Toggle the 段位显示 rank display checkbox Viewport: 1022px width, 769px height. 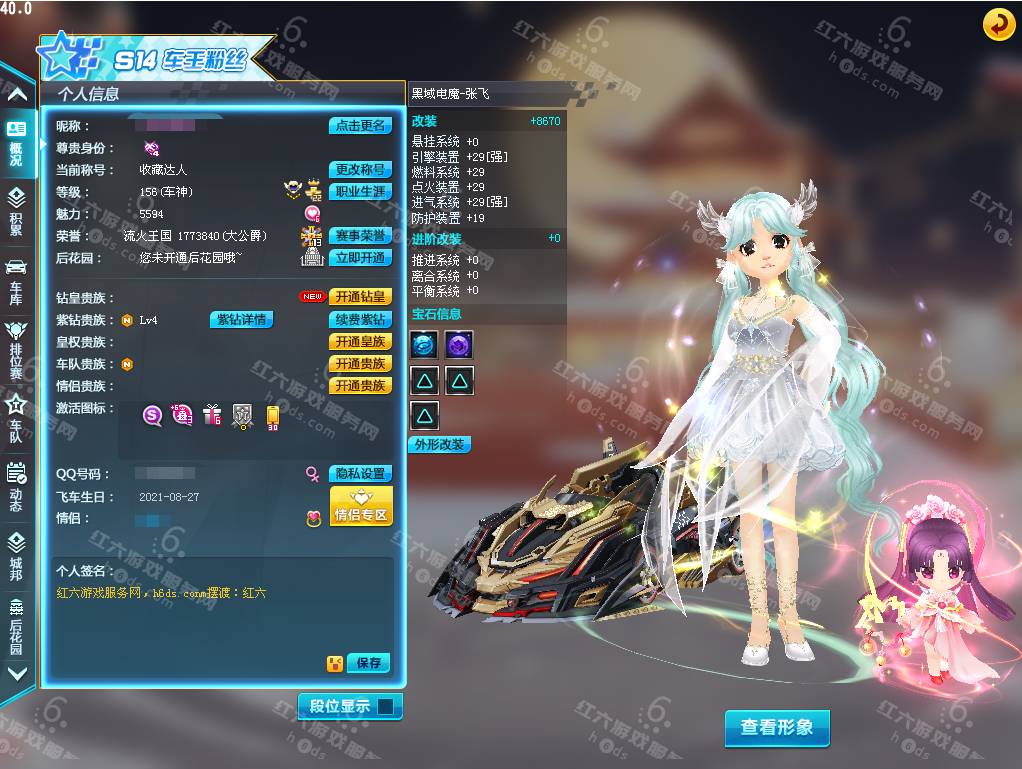point(386,707)
